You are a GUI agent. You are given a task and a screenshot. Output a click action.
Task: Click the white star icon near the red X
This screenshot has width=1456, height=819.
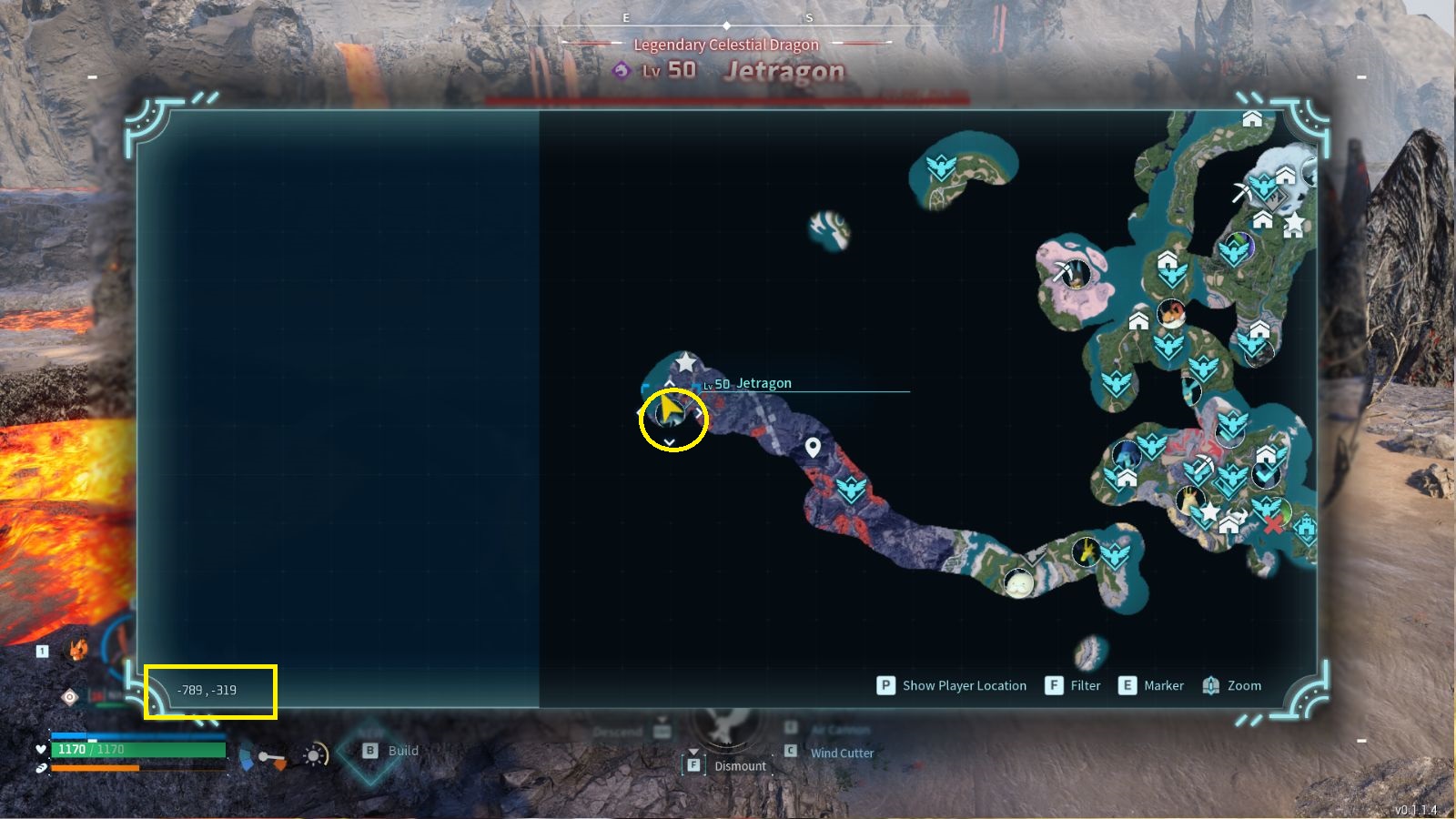point(1210,512)
